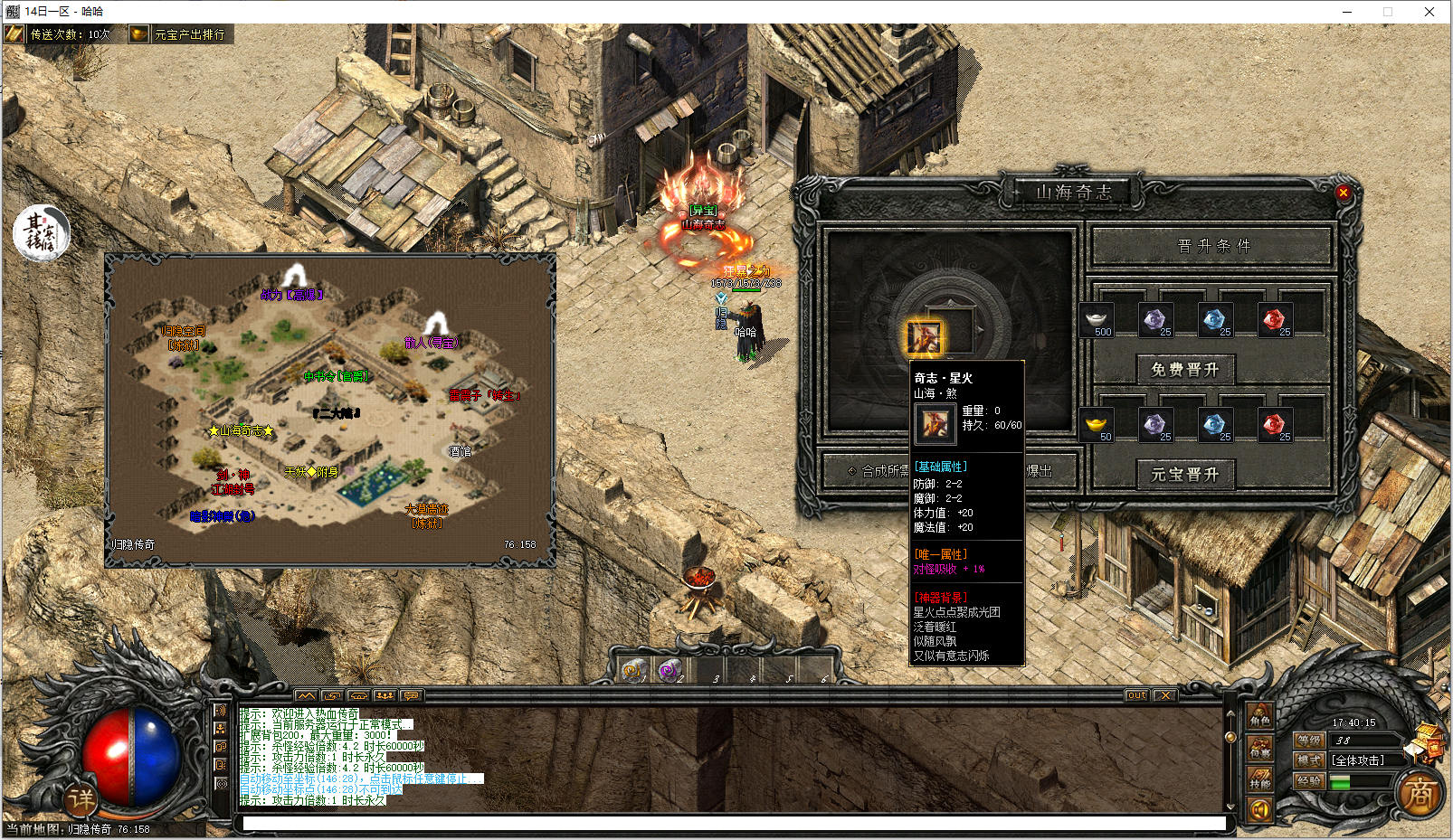This screenshot has width=1453, height=840.
Task: Select the 奇志·星火 item slot
Action: coord(925,338)
